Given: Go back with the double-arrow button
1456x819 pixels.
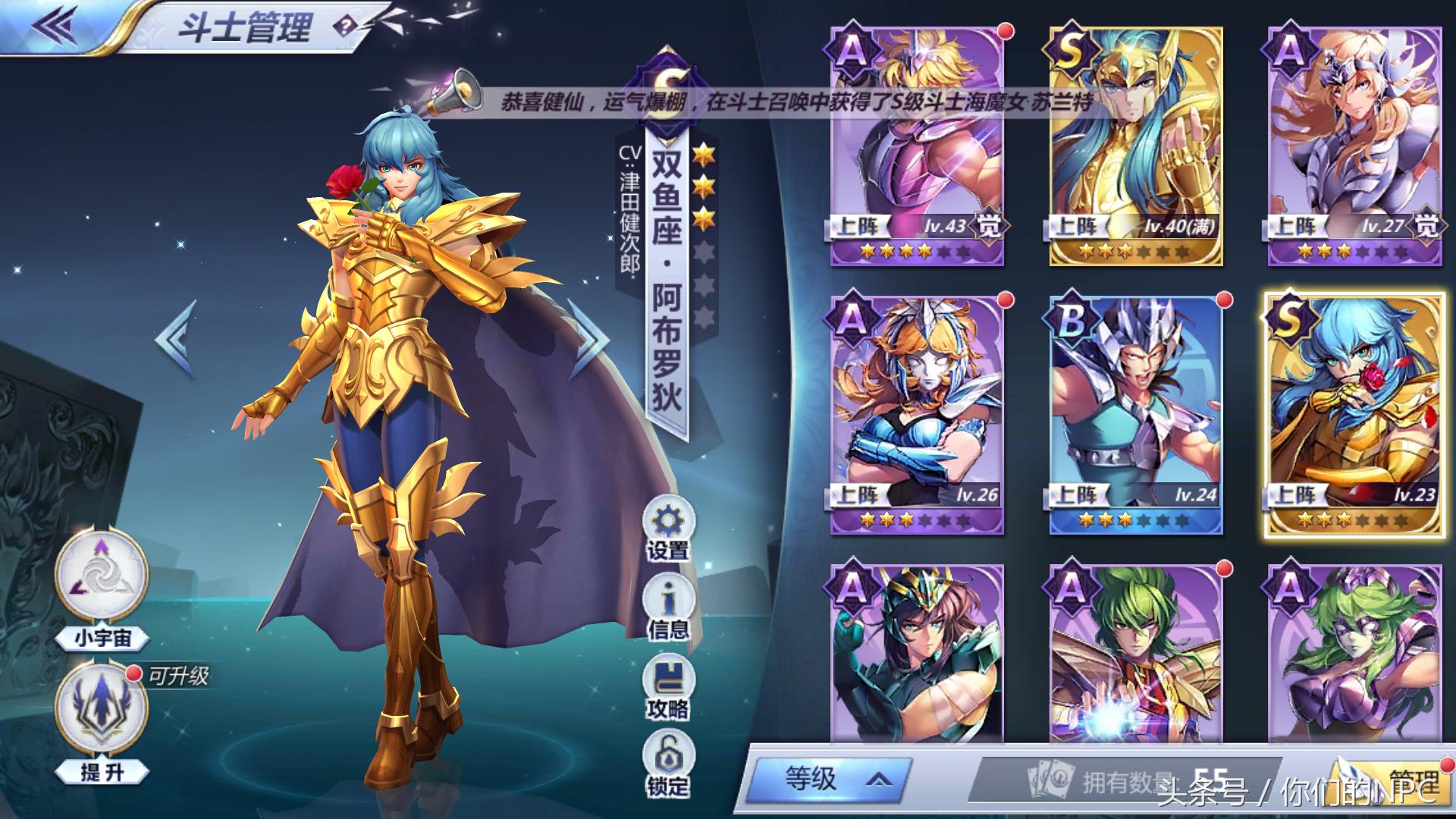Looking at the screenshot, I should coord(55,27).
